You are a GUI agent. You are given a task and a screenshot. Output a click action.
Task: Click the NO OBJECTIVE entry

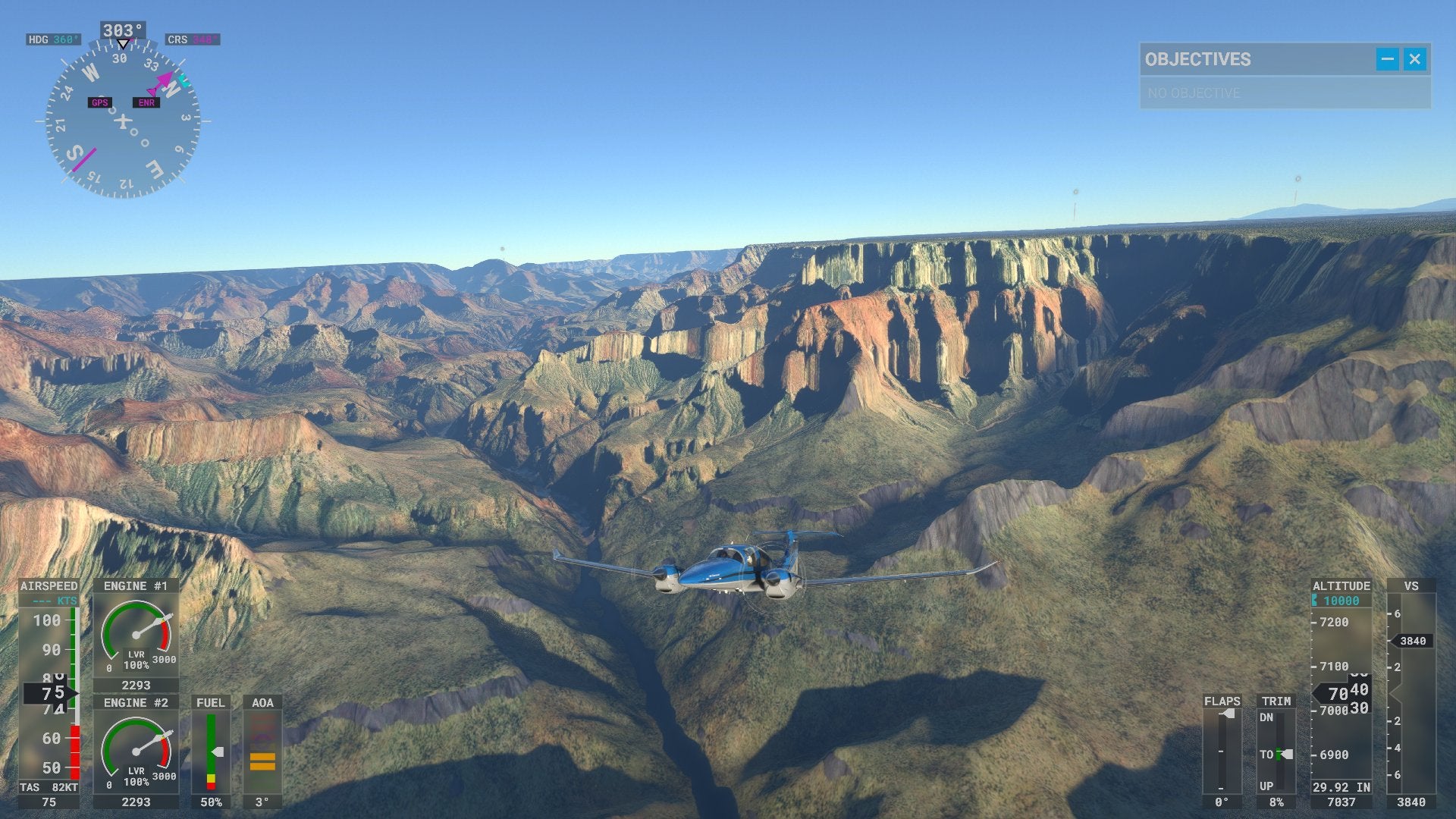click(1192, 93)
